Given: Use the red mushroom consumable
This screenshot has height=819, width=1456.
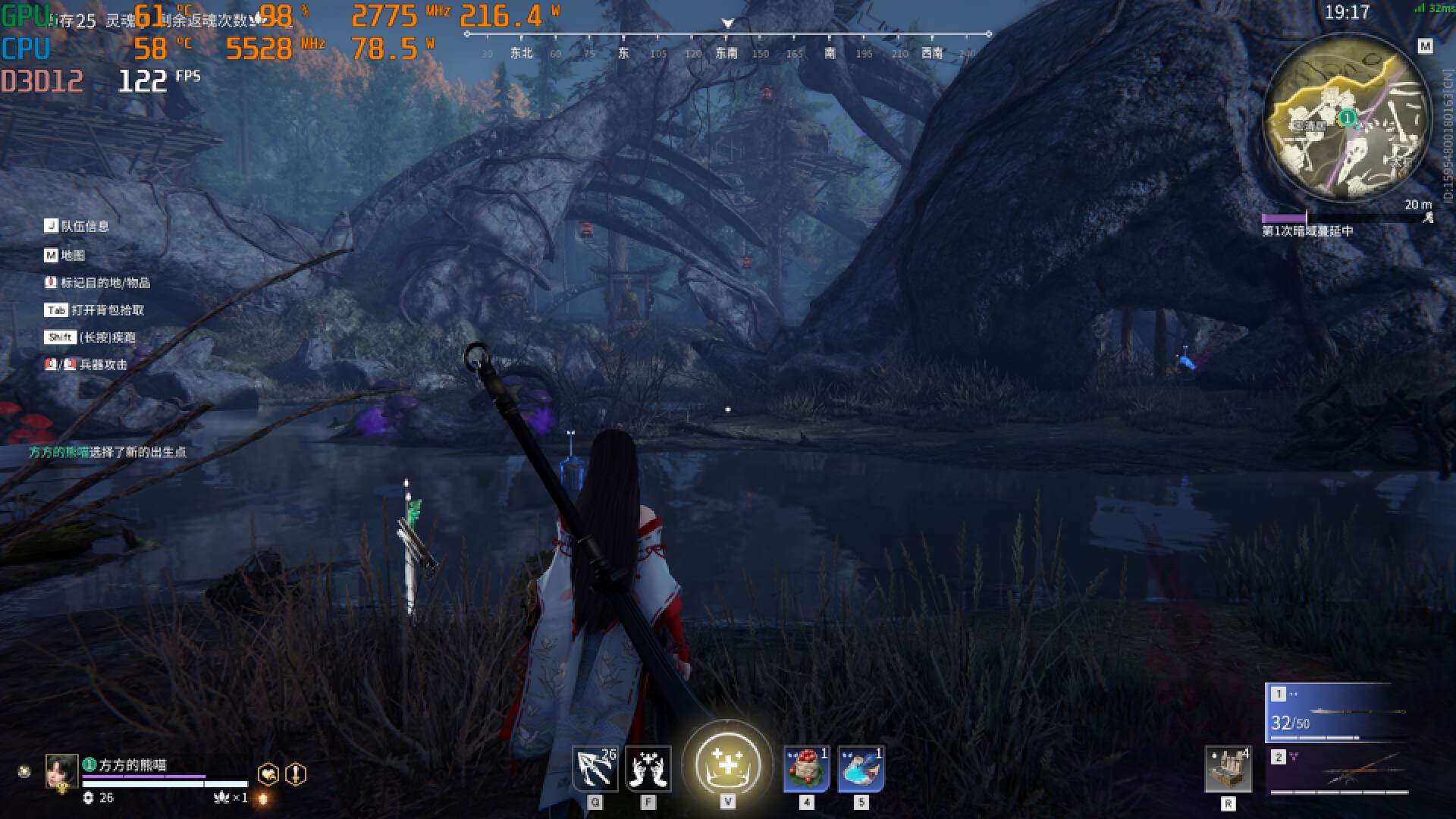Looking at the screenshot, I should pos(806,769).
